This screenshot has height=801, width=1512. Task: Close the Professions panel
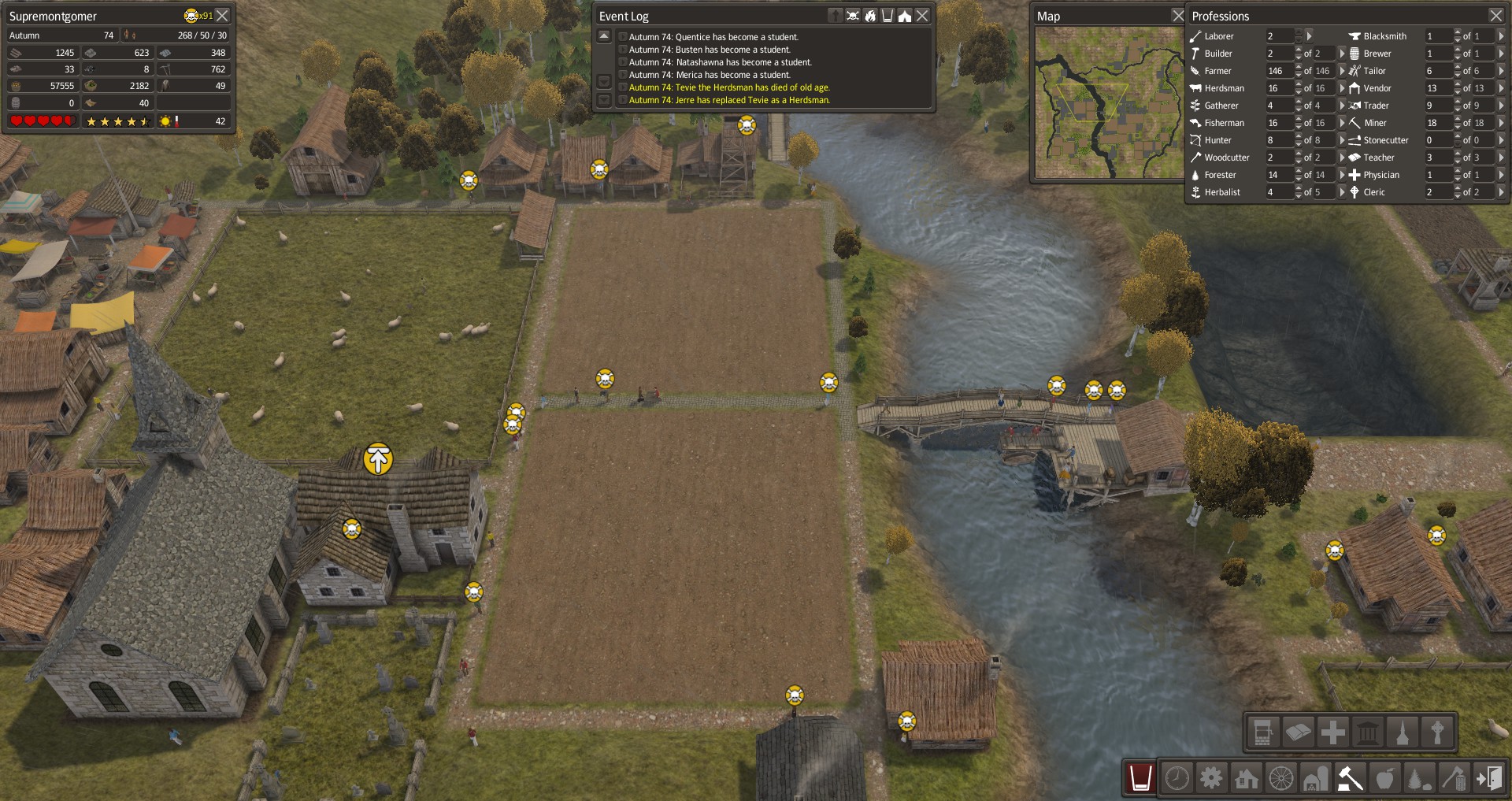point(1495,16)
